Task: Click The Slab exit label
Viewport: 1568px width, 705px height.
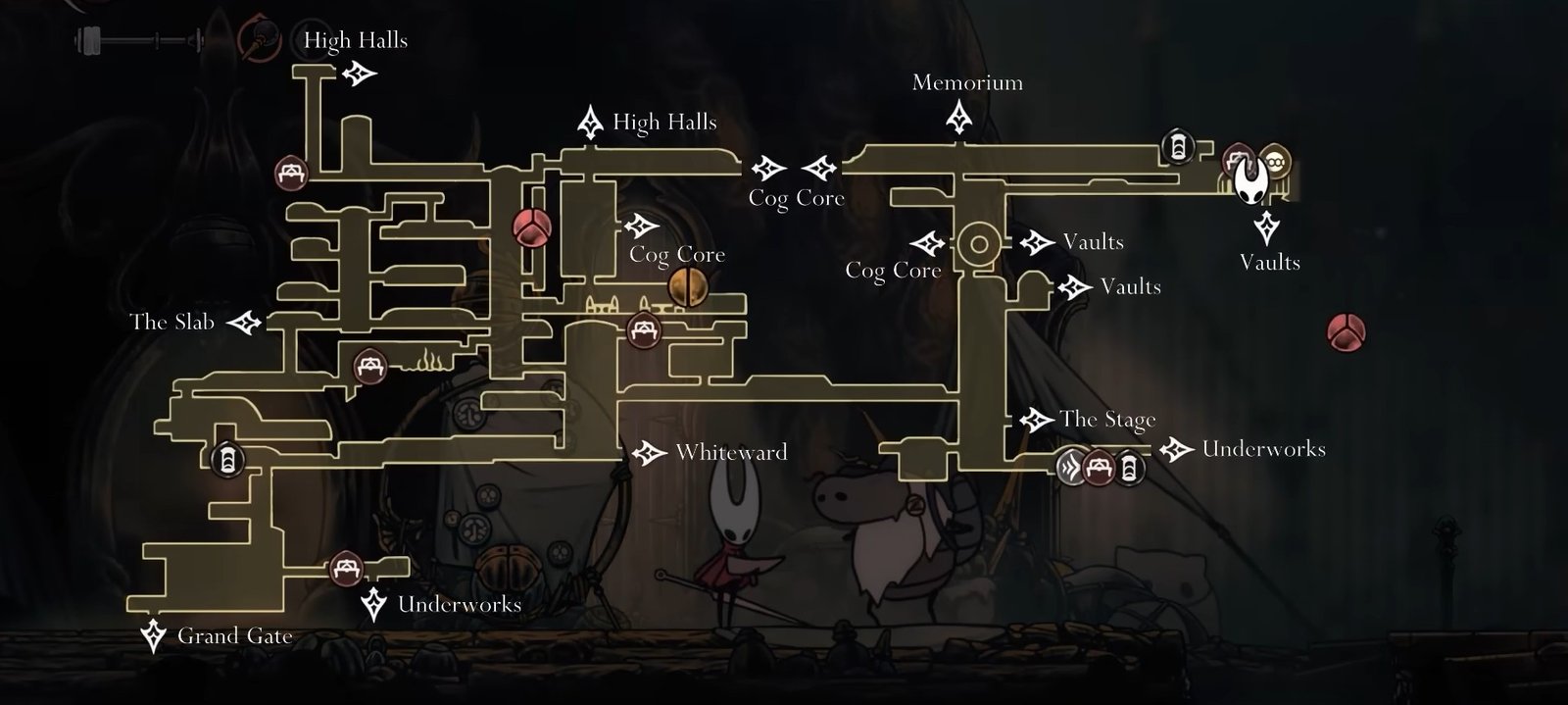Action: 171,322
